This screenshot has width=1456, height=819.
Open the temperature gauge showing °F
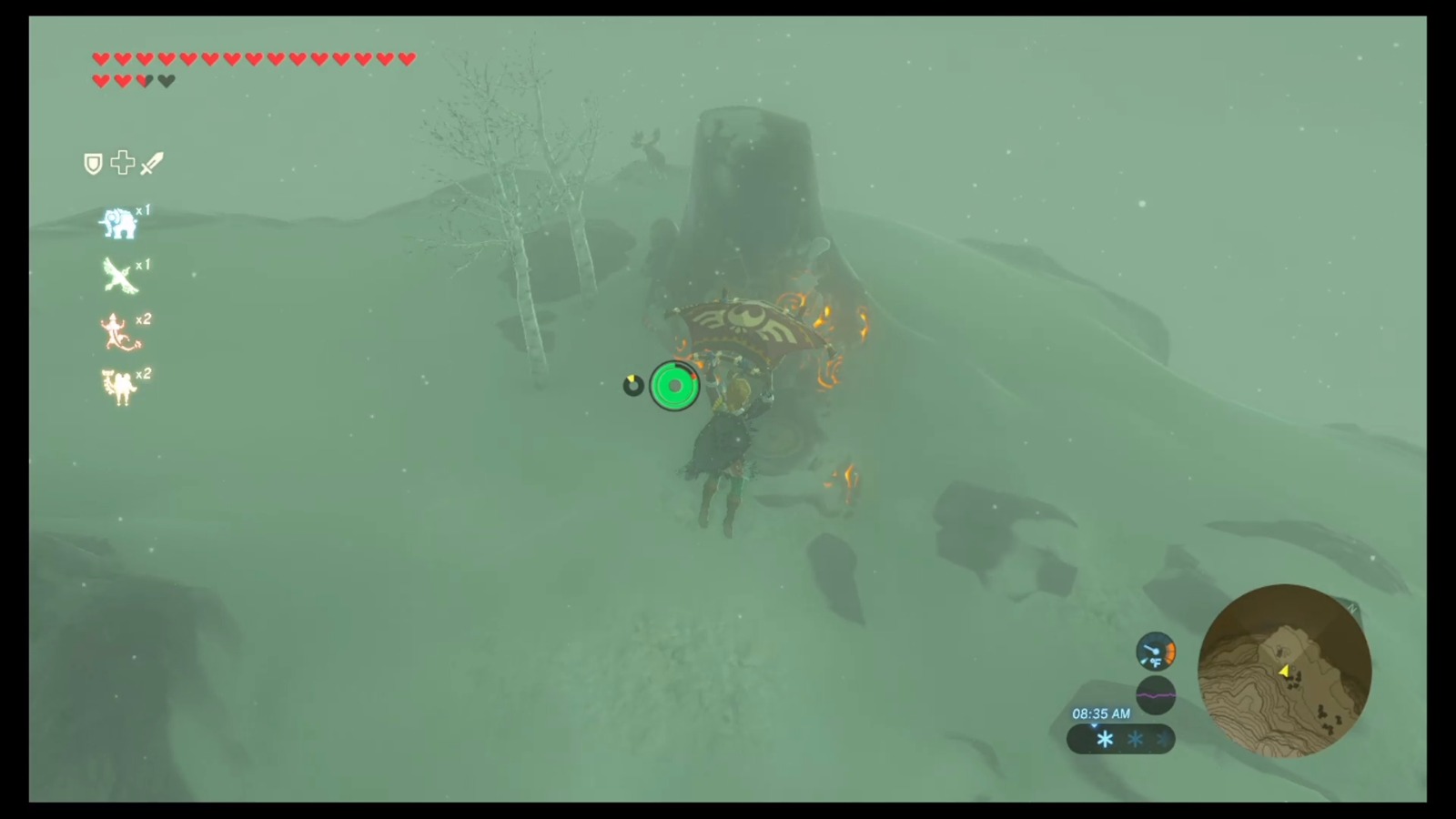[x=1156, y=652]
